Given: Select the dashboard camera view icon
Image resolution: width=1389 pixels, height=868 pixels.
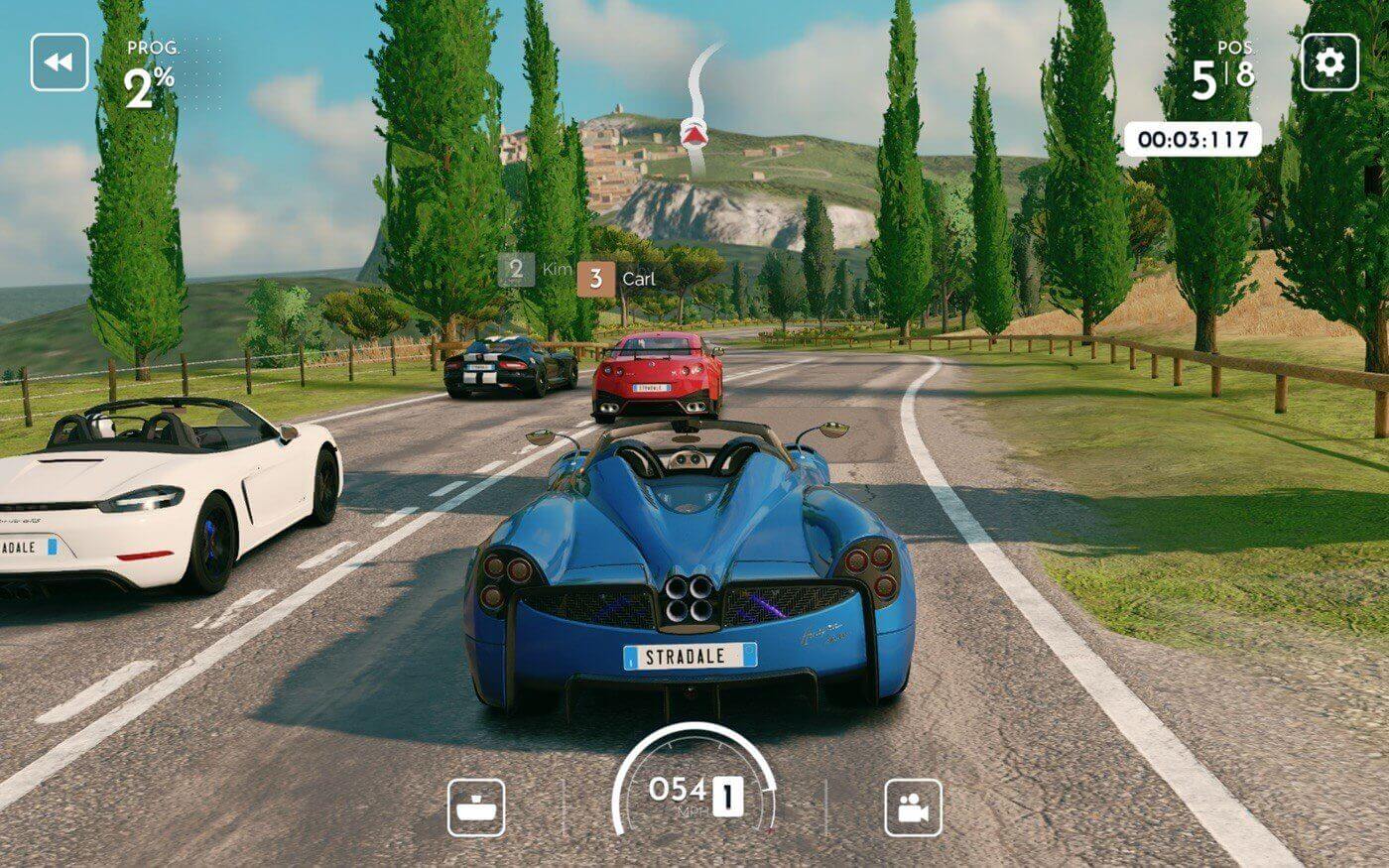Looking at the screenshot, I should pos(477,808).
